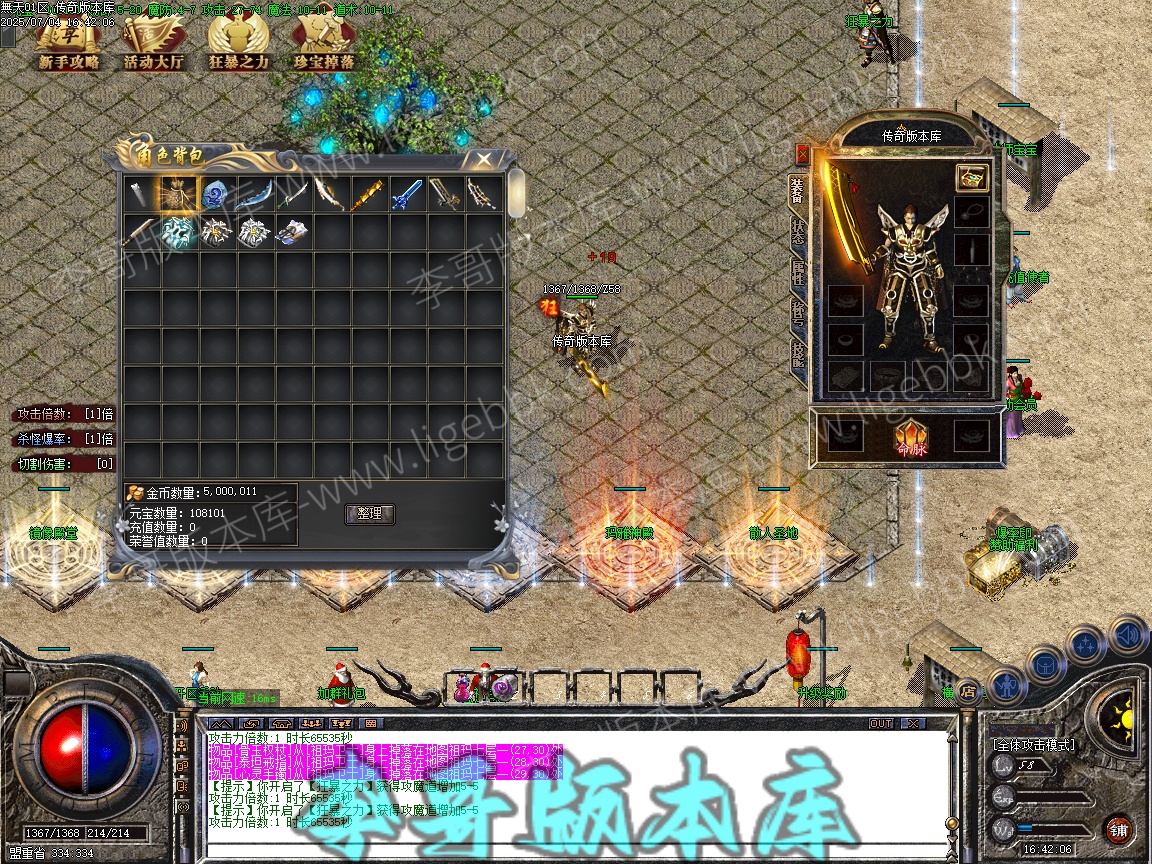
Task: Select the blue rune stone item
Action: click(x=217, y=194)
